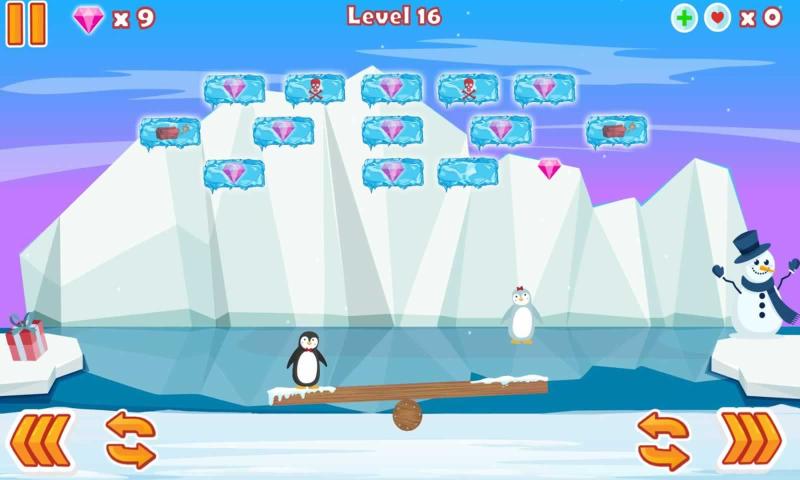Pause the game with the orange pause button
The height and width of the screenshot is (480, 800).
27,23
